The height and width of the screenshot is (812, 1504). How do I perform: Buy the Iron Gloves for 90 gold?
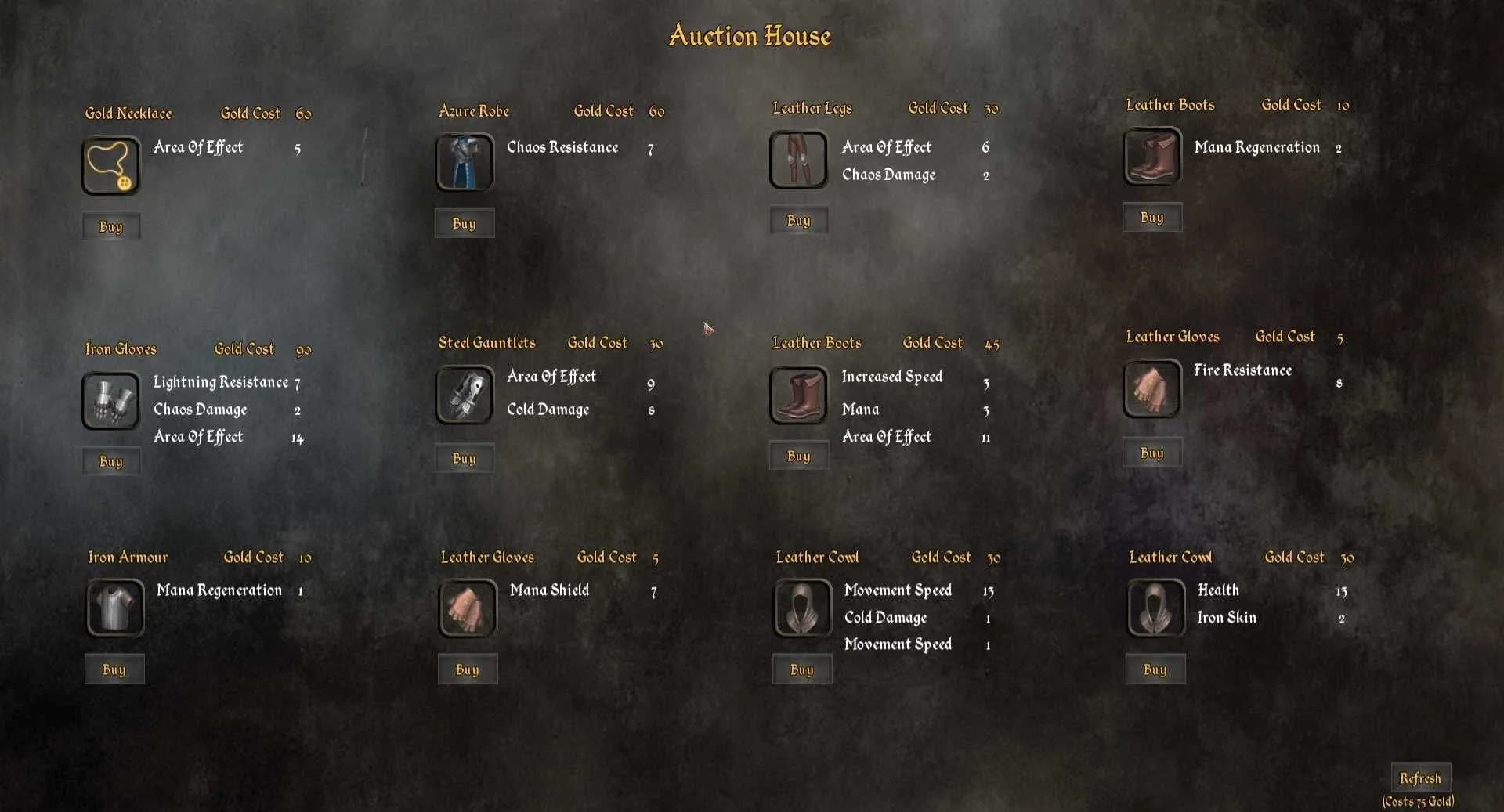click(x=110, y=461)
